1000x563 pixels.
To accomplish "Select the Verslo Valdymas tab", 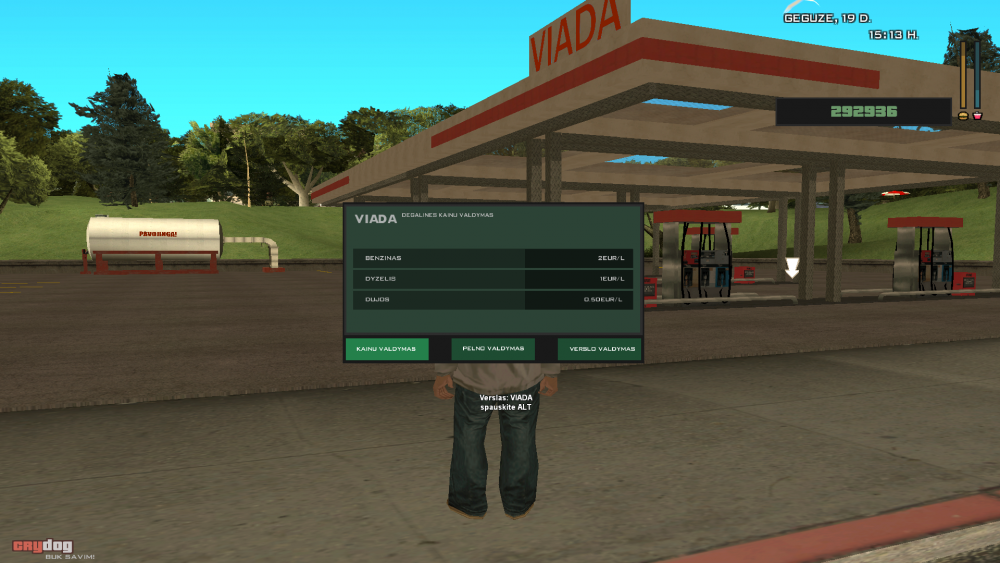I will click(x=600, y=349).
